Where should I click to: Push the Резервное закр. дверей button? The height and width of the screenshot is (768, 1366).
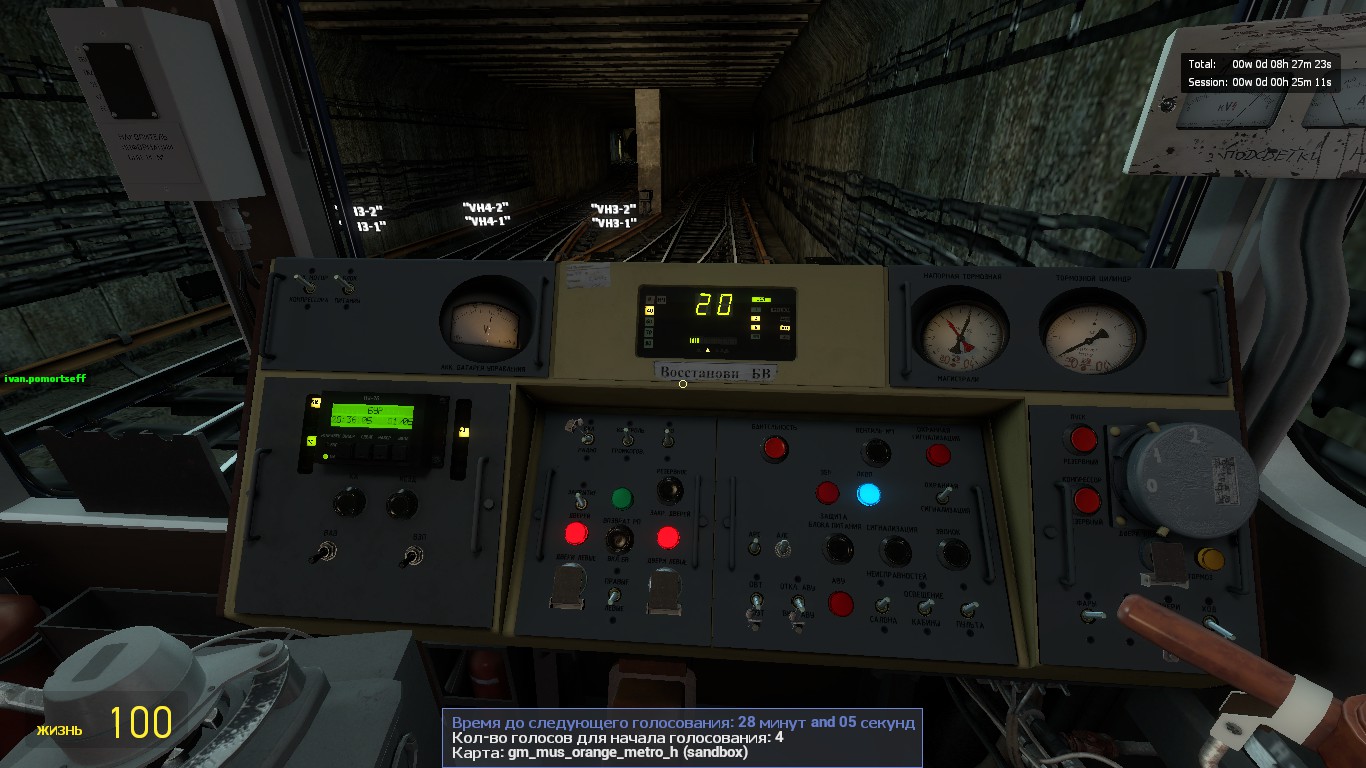[670, 490]
